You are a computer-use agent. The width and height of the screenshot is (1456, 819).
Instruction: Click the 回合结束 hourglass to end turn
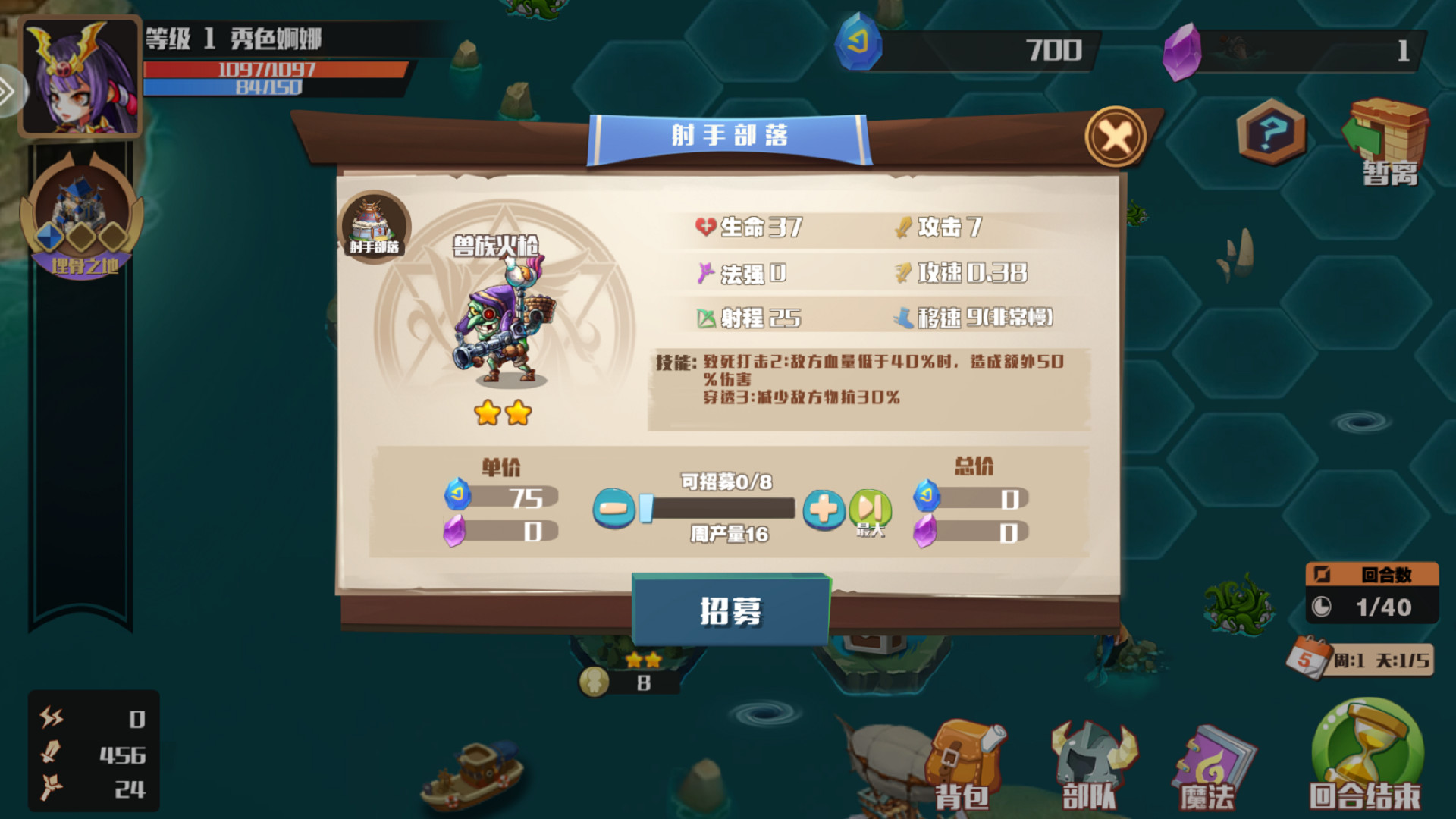[1365, 751]
